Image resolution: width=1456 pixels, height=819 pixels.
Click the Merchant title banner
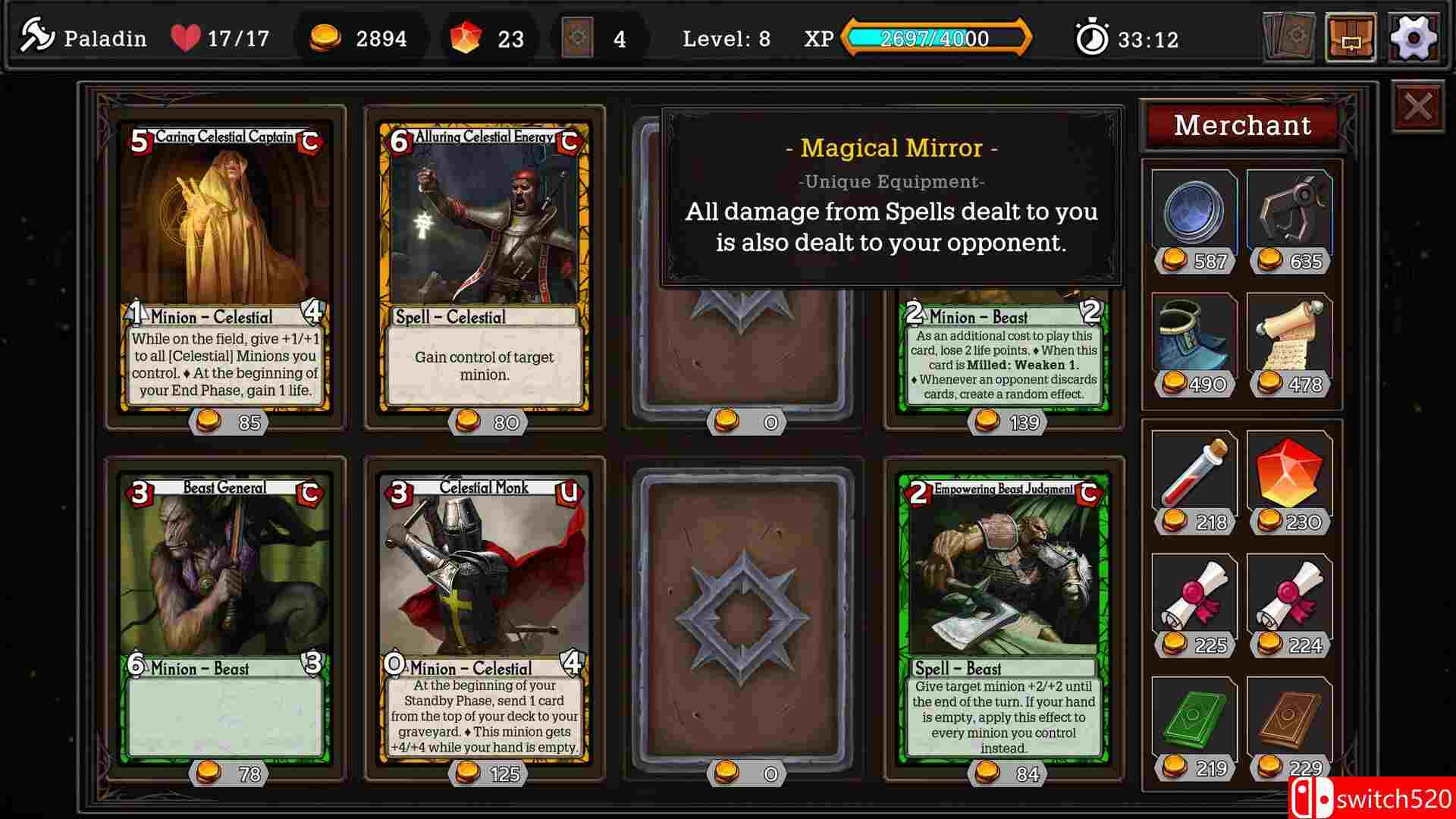(x=1242, y=124)
